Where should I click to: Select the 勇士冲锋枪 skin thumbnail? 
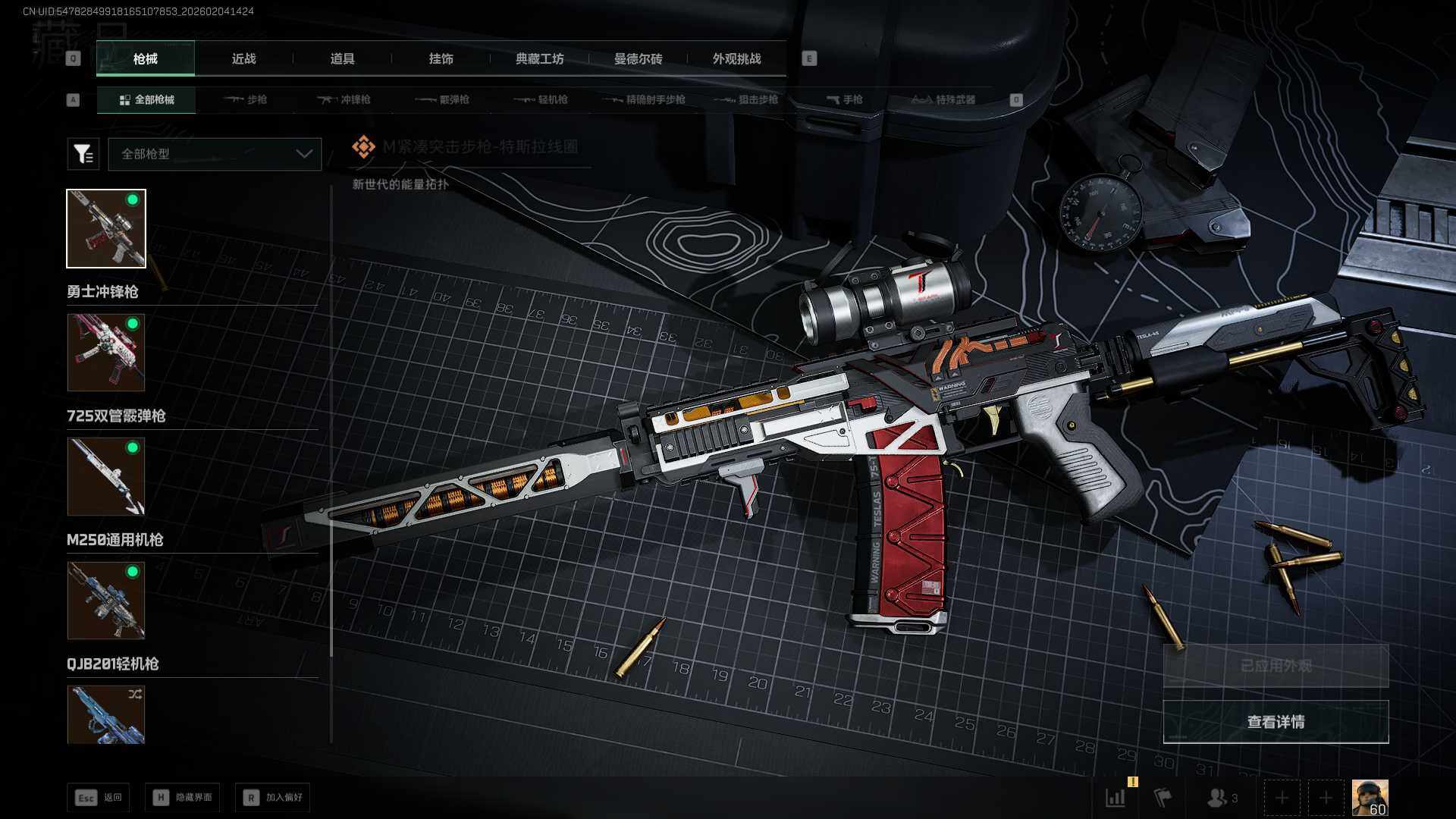click(106, 228)
